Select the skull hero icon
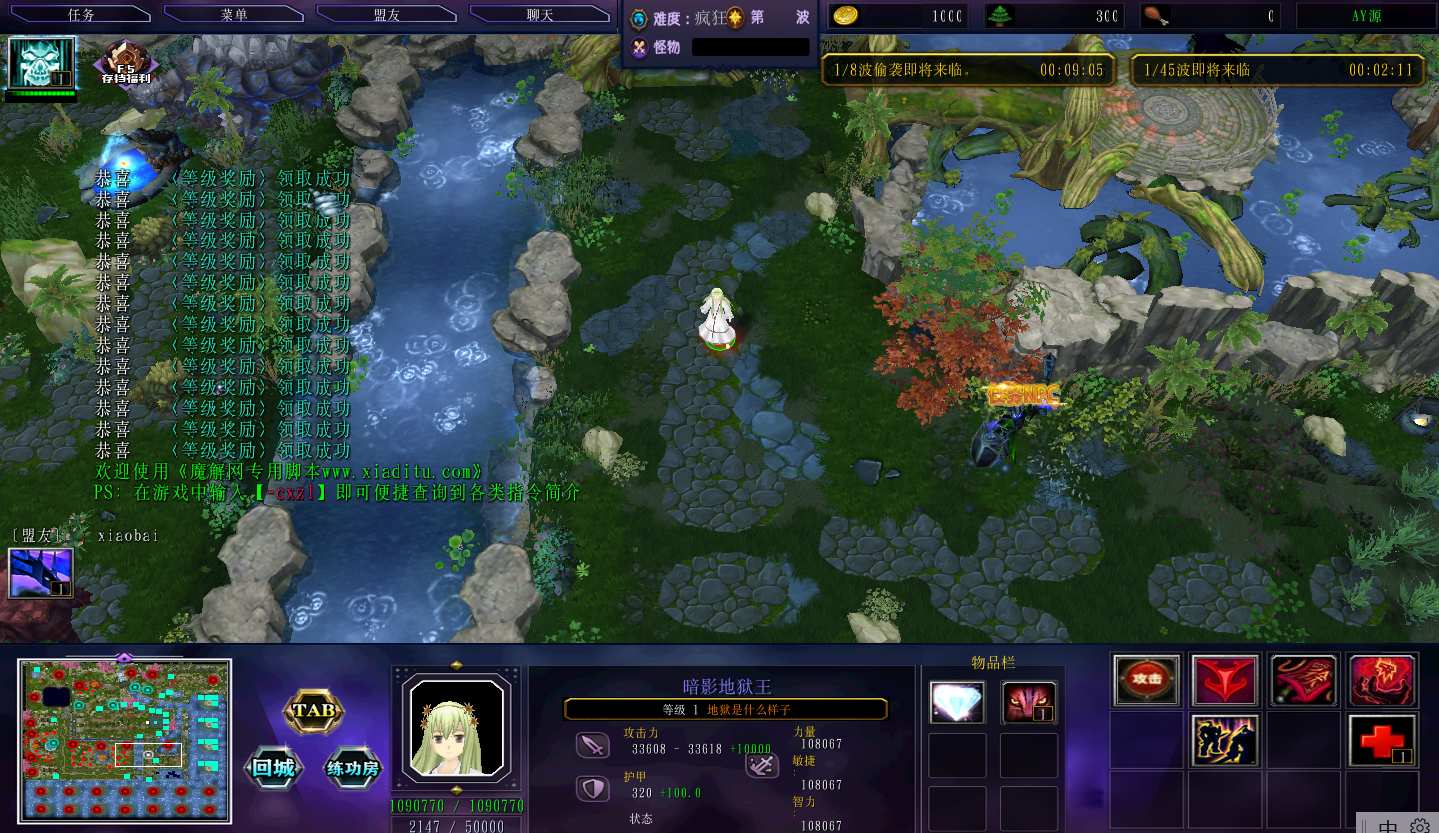Image resolution: width=1439 pixels, height=833 pixels. tap(42, 63)
